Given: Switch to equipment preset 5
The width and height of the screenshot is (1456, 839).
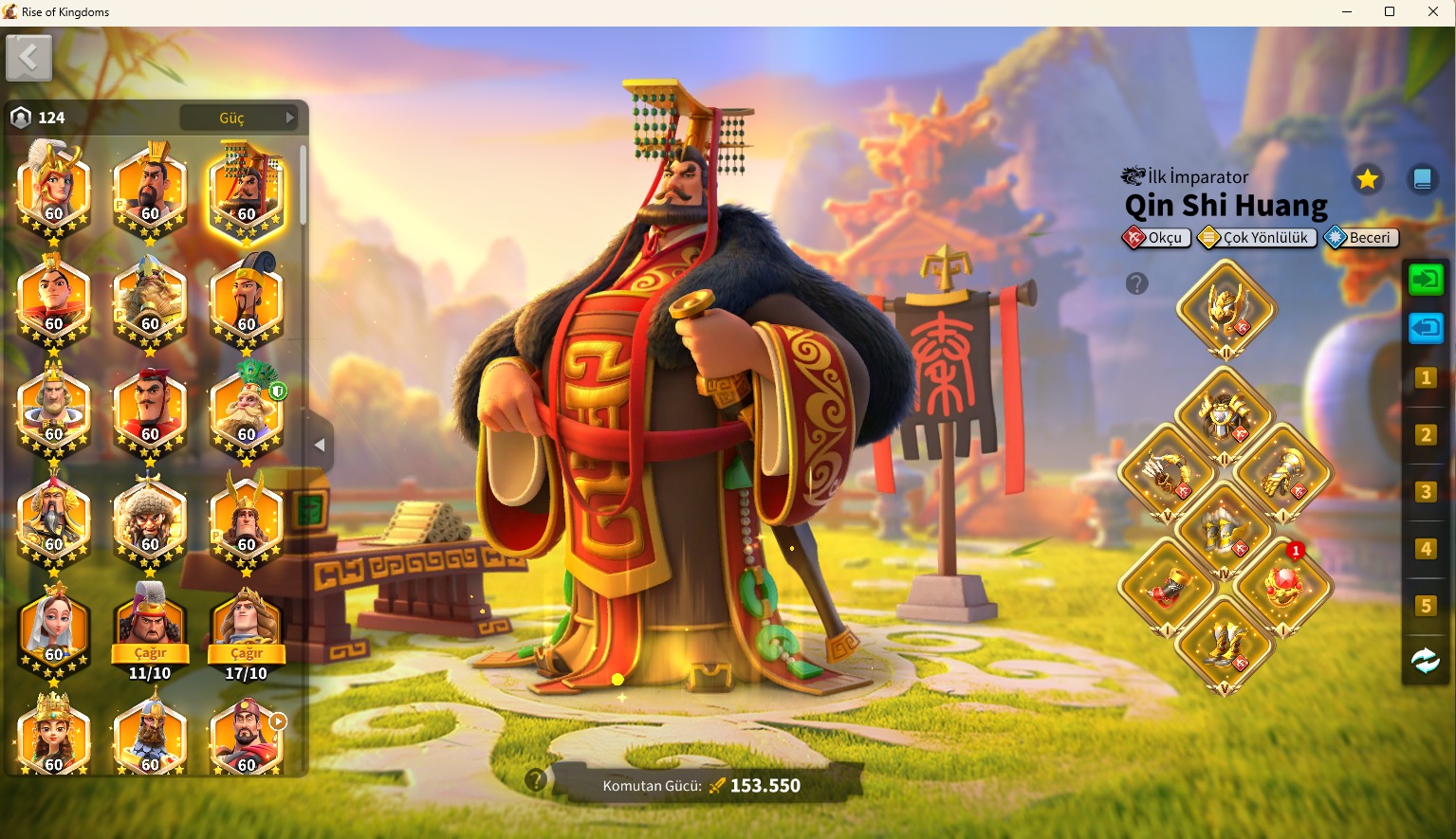Looking at the screenshot, I should [x=1425, y=606].
